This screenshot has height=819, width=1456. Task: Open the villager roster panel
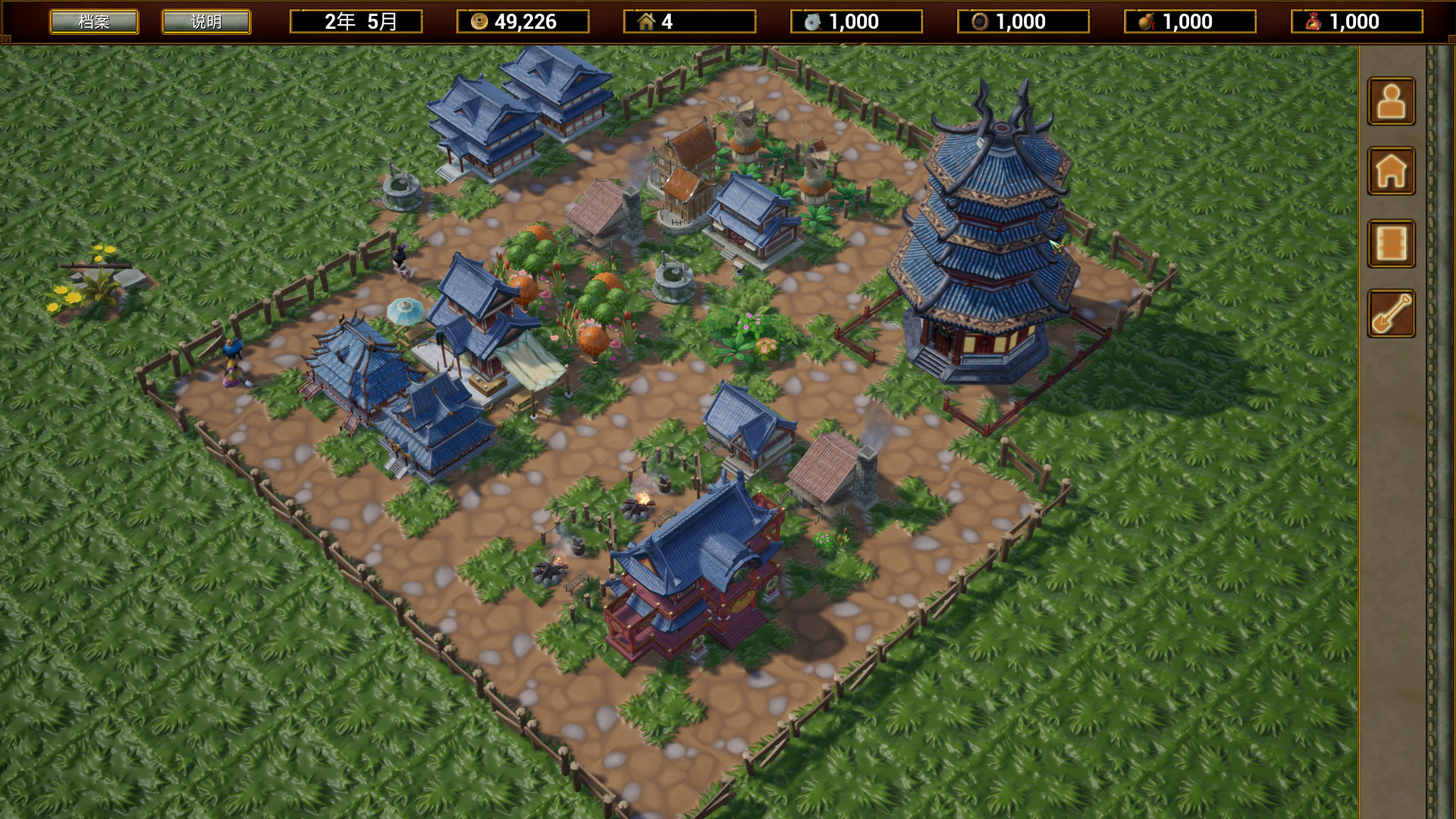tap(1391, 102)
